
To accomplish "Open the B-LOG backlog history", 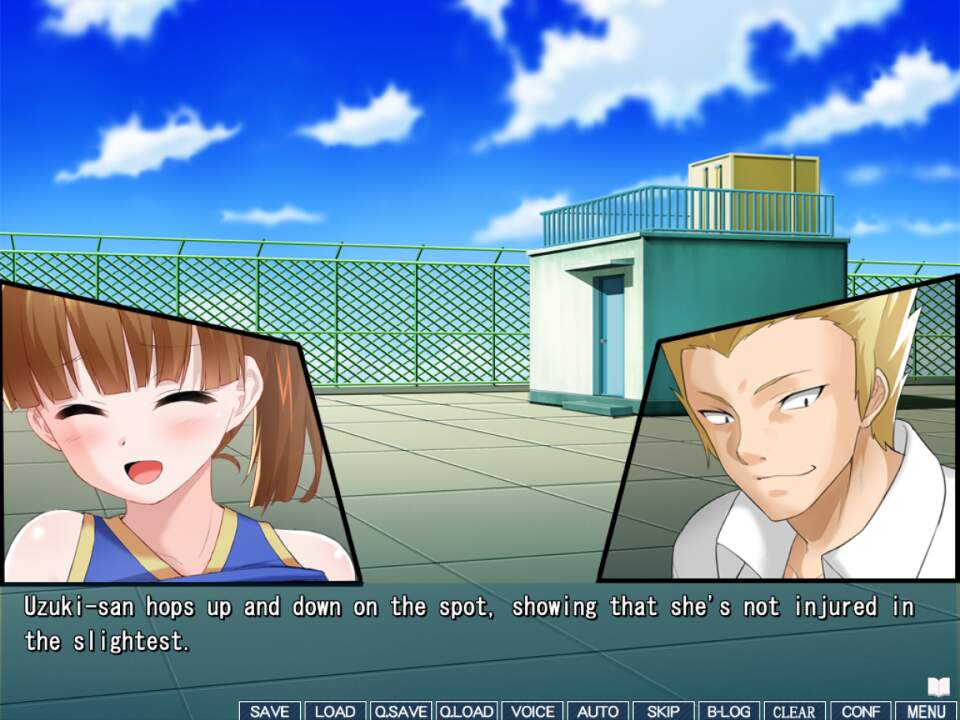I will [729, 711].
